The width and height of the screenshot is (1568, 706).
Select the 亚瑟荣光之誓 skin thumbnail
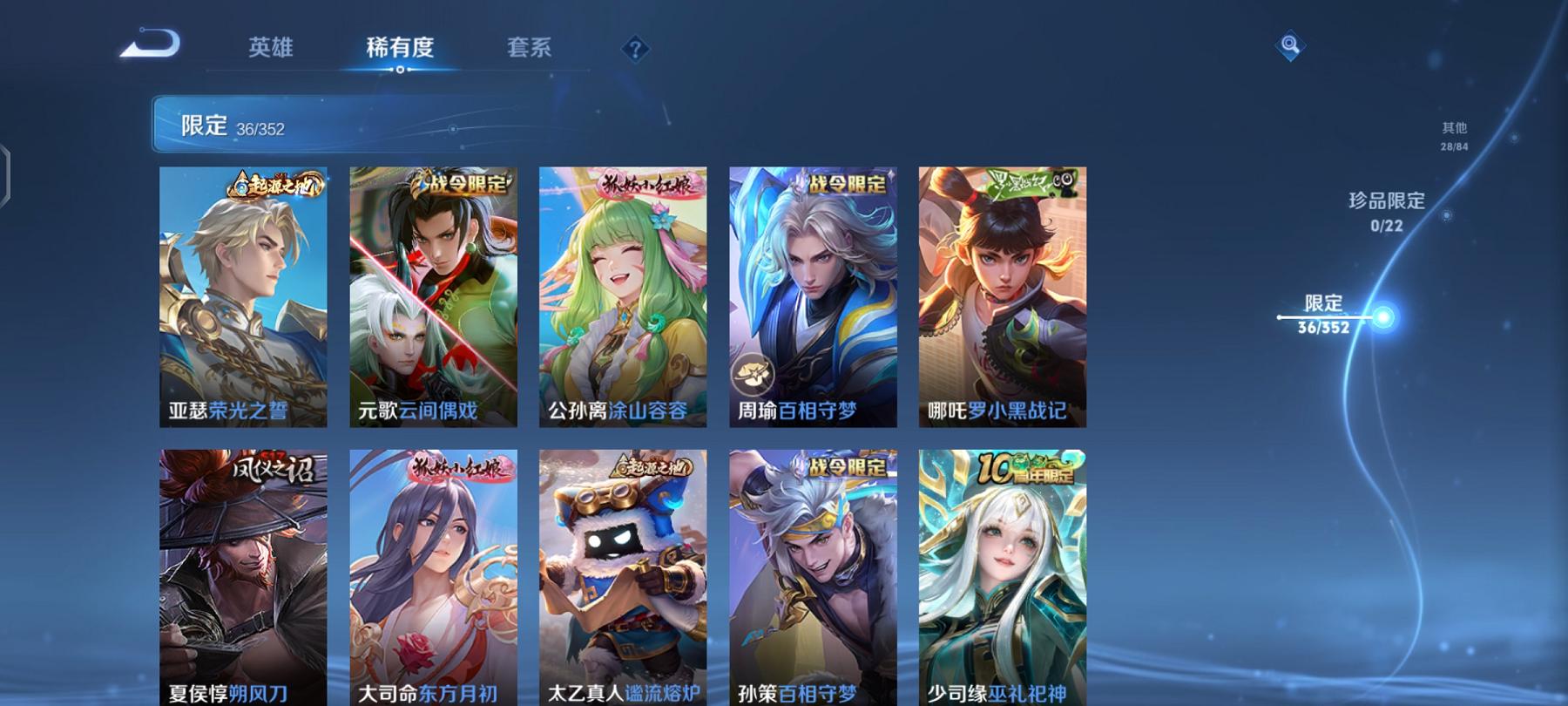click(243, 296)
